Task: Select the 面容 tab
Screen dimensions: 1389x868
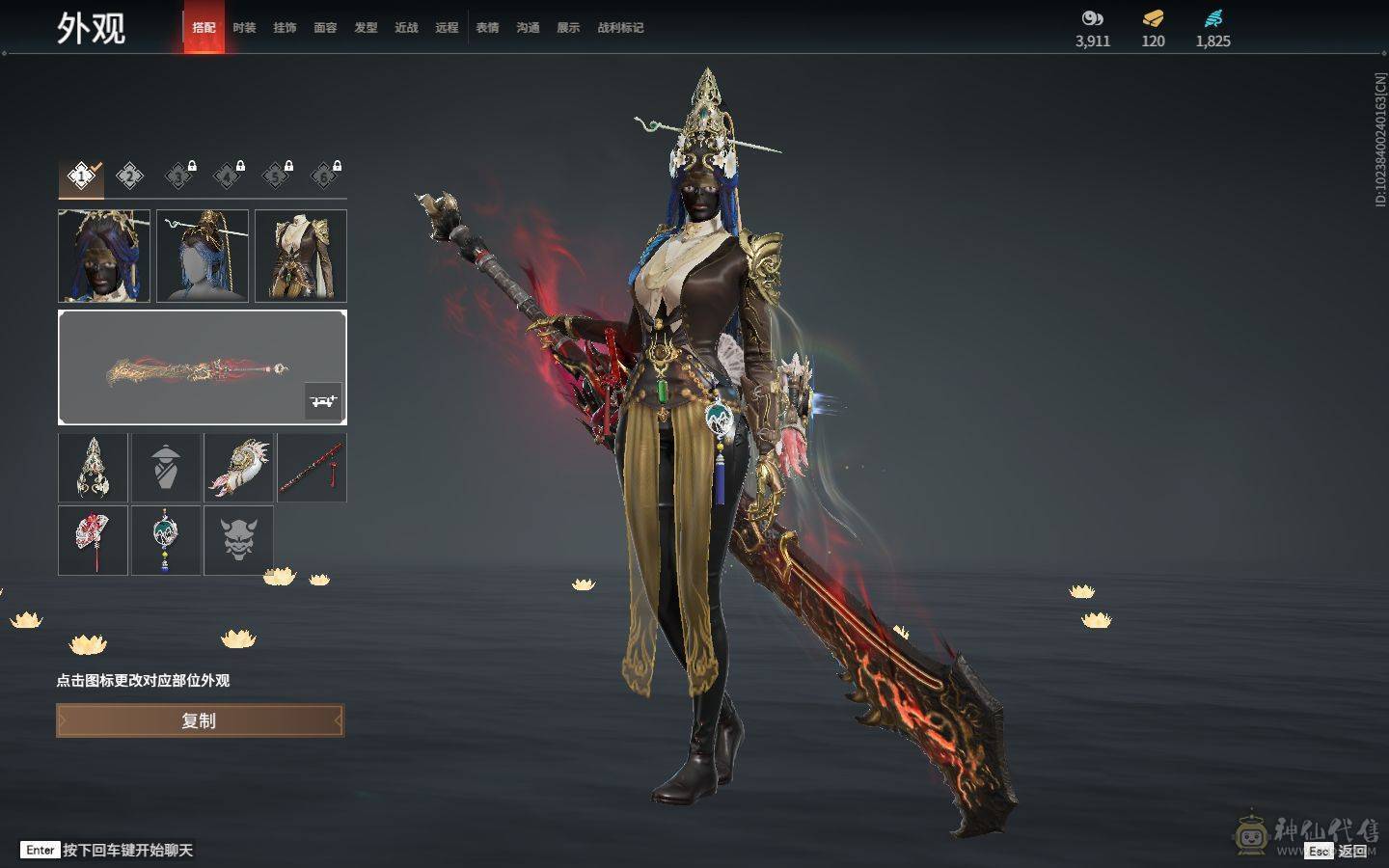Action: pos(325,28)
